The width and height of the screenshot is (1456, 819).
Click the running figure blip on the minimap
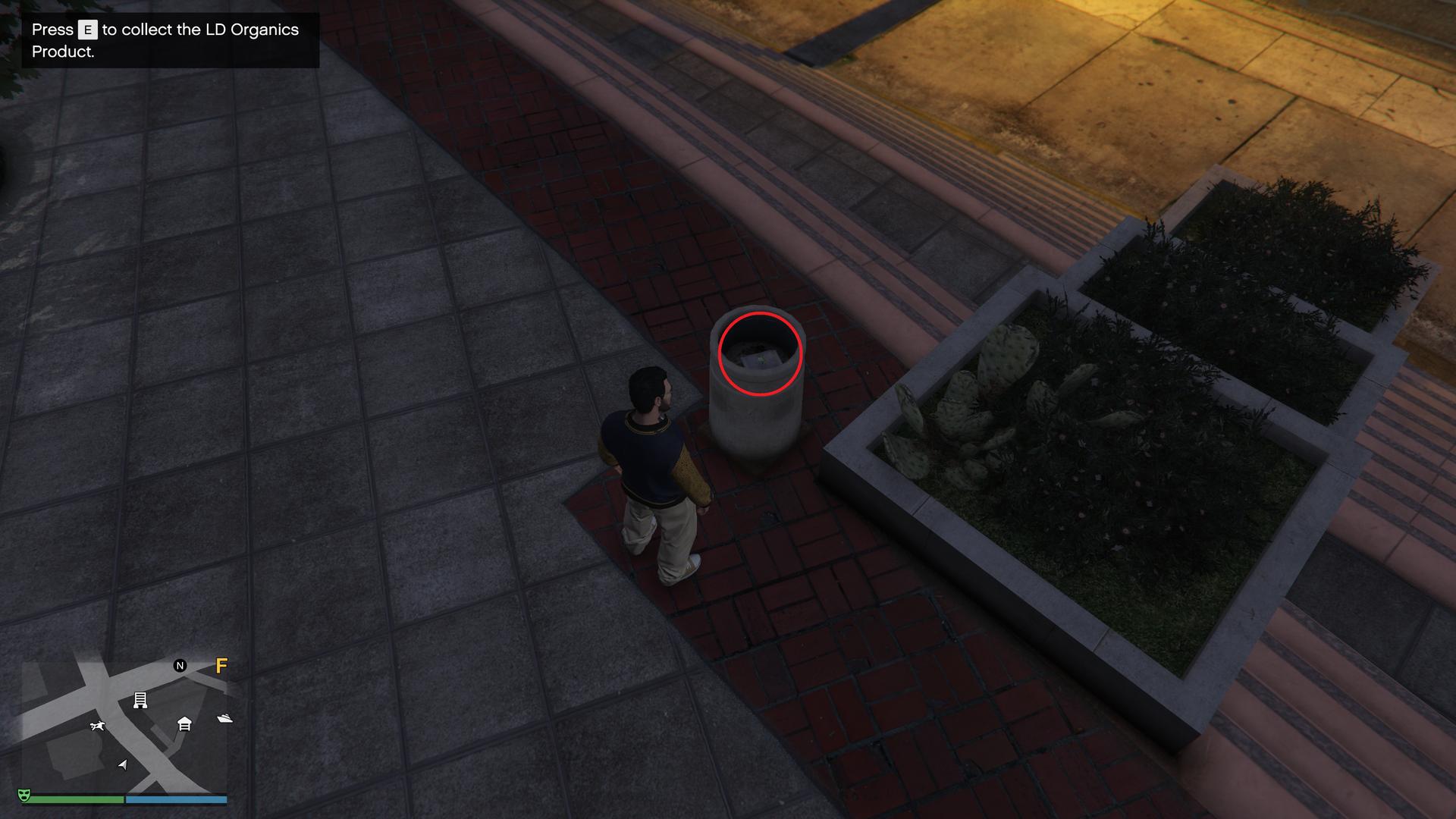tap(97, 726)
